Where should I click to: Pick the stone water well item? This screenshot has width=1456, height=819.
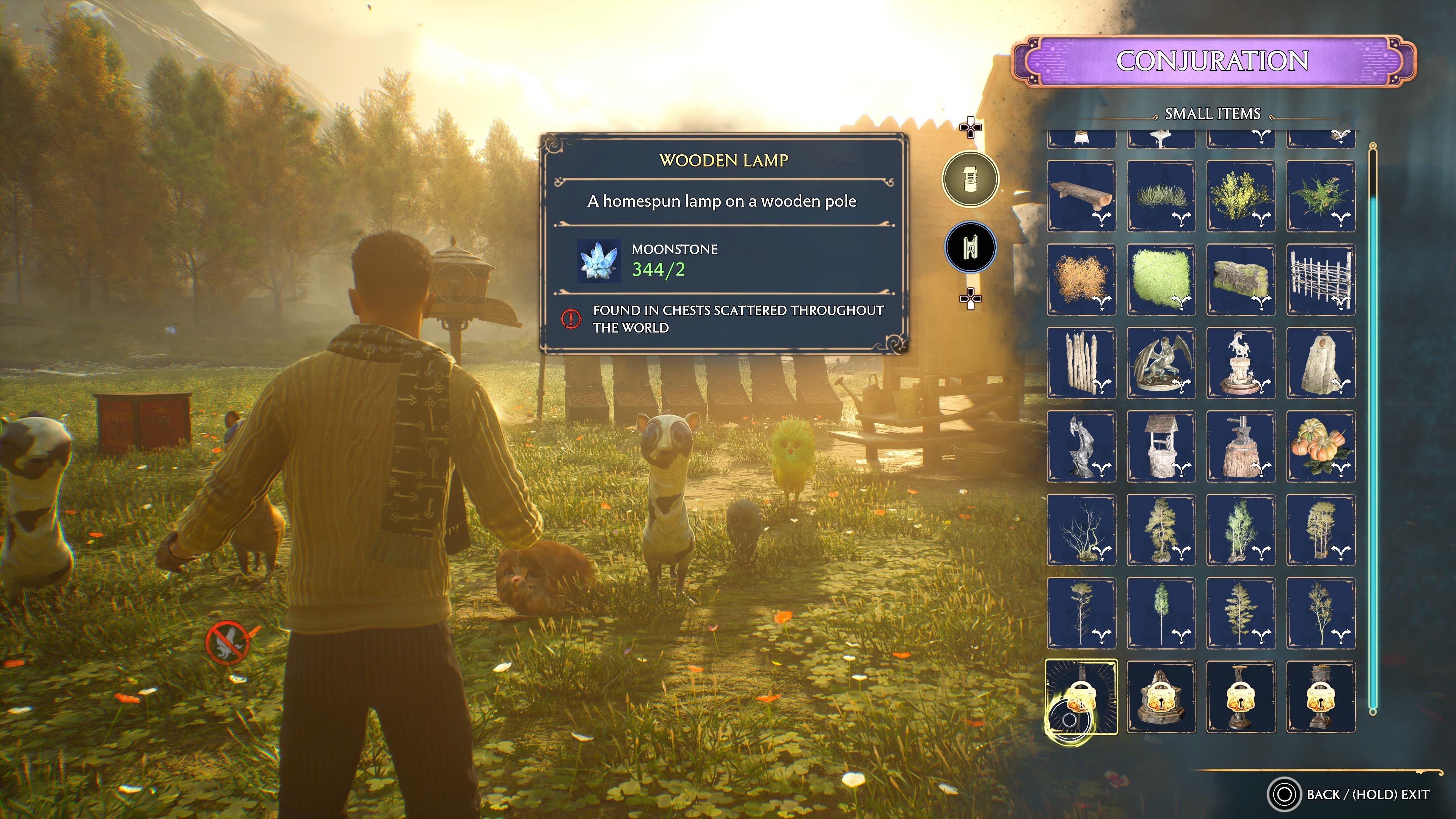[1161, 446]
